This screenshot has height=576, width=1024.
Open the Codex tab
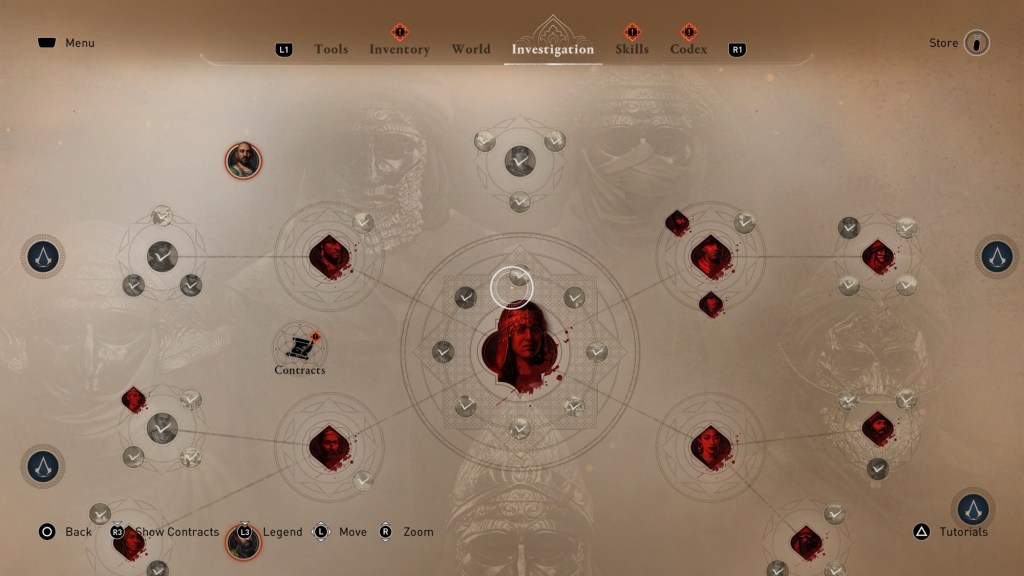pos(688,49)
